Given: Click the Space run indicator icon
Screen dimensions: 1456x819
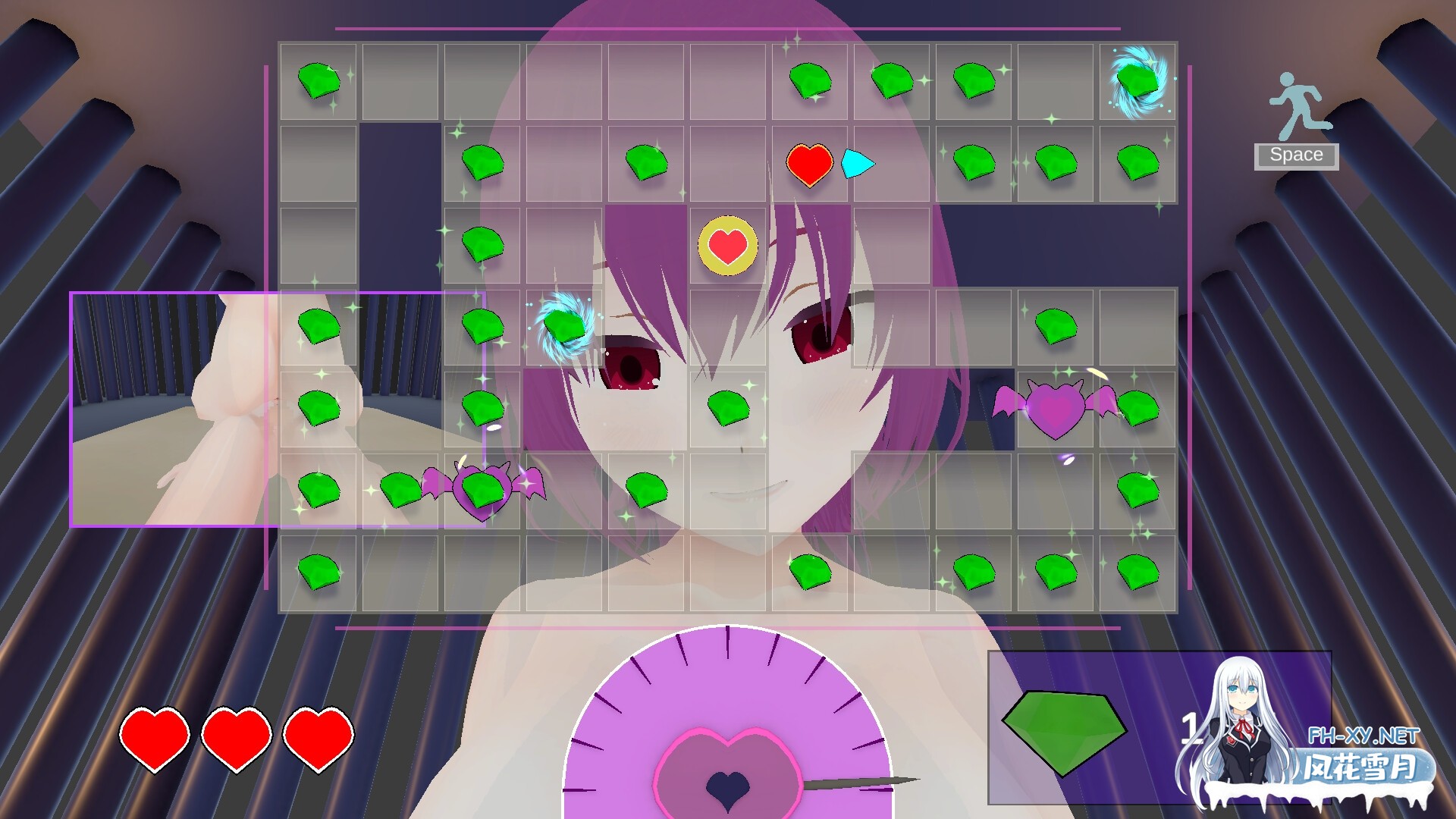Looking at the screenshot, I should tap(1297, 102).
